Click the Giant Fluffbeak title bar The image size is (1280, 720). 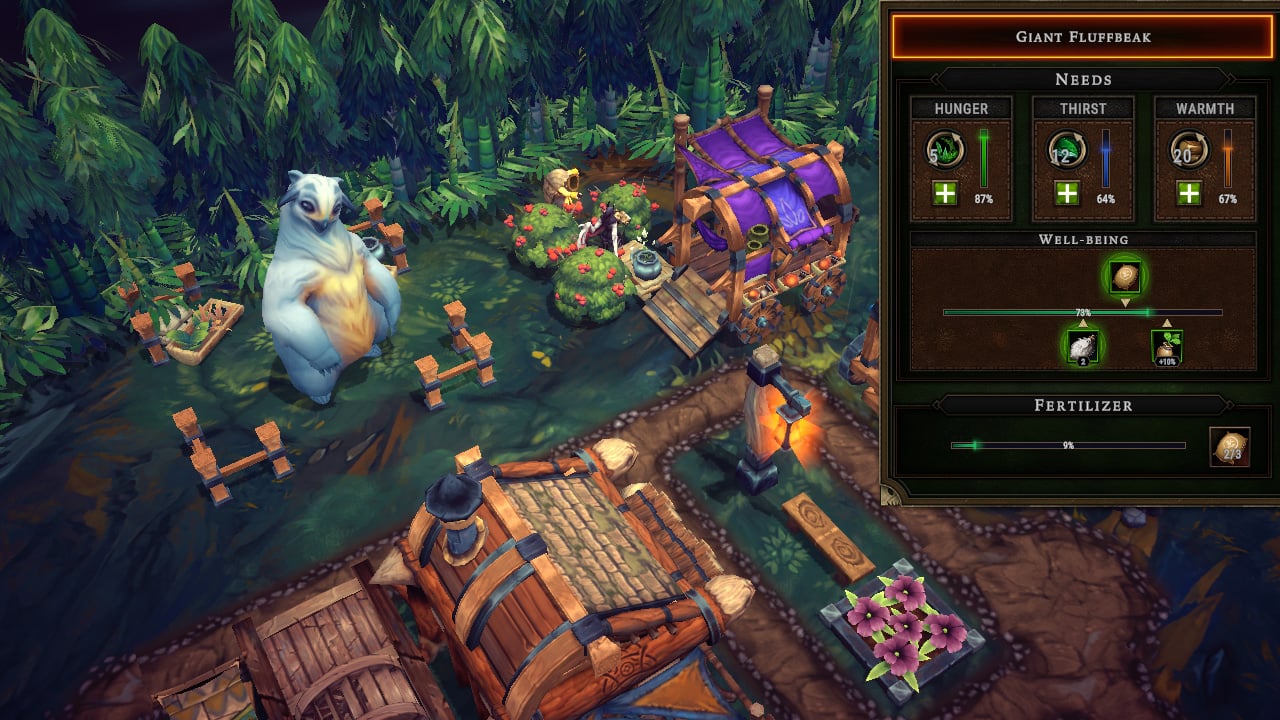click(x=1083, y=37)
